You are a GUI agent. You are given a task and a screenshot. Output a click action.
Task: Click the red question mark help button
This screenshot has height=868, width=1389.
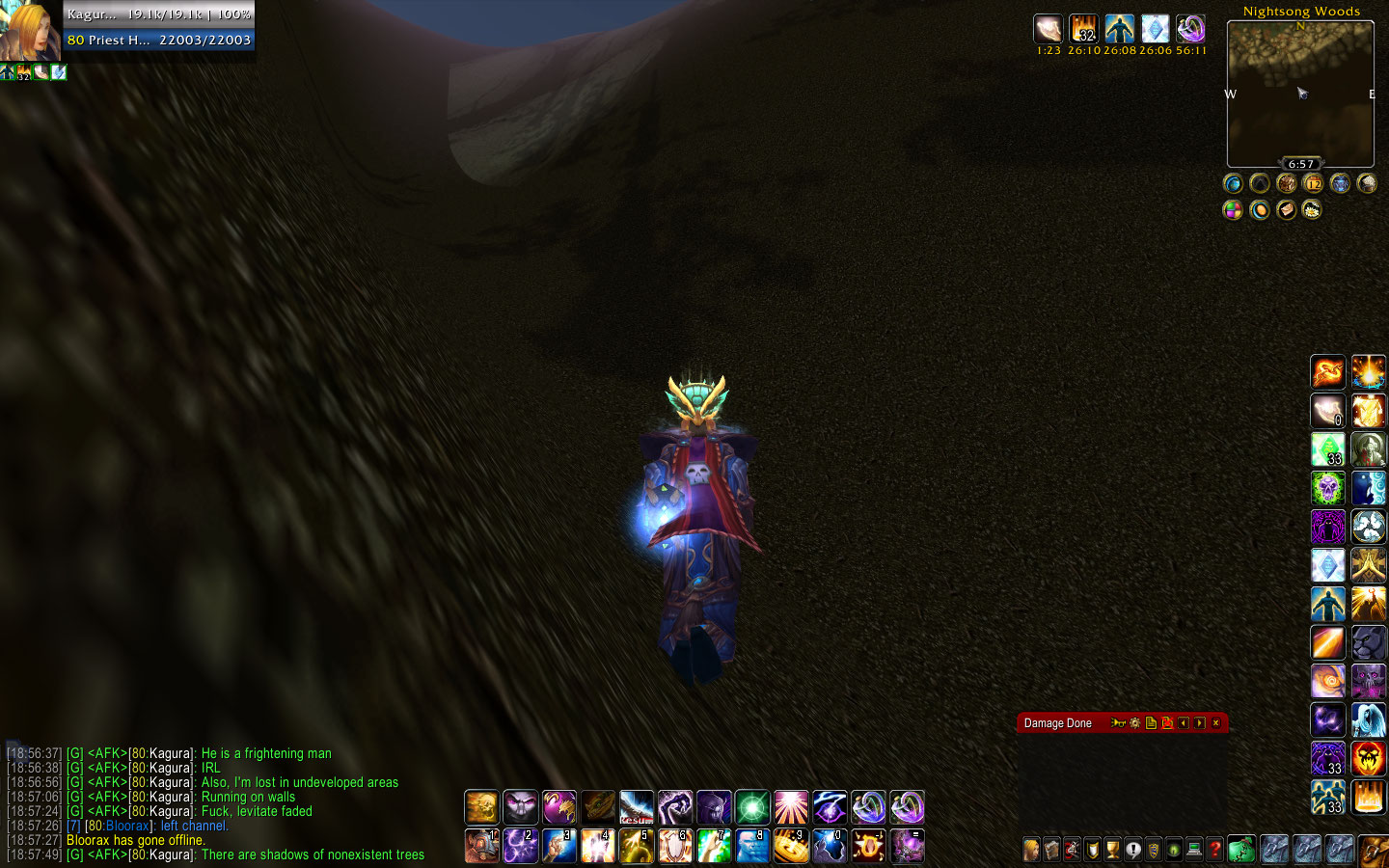pyautogui.click(x=1215, y=850)
